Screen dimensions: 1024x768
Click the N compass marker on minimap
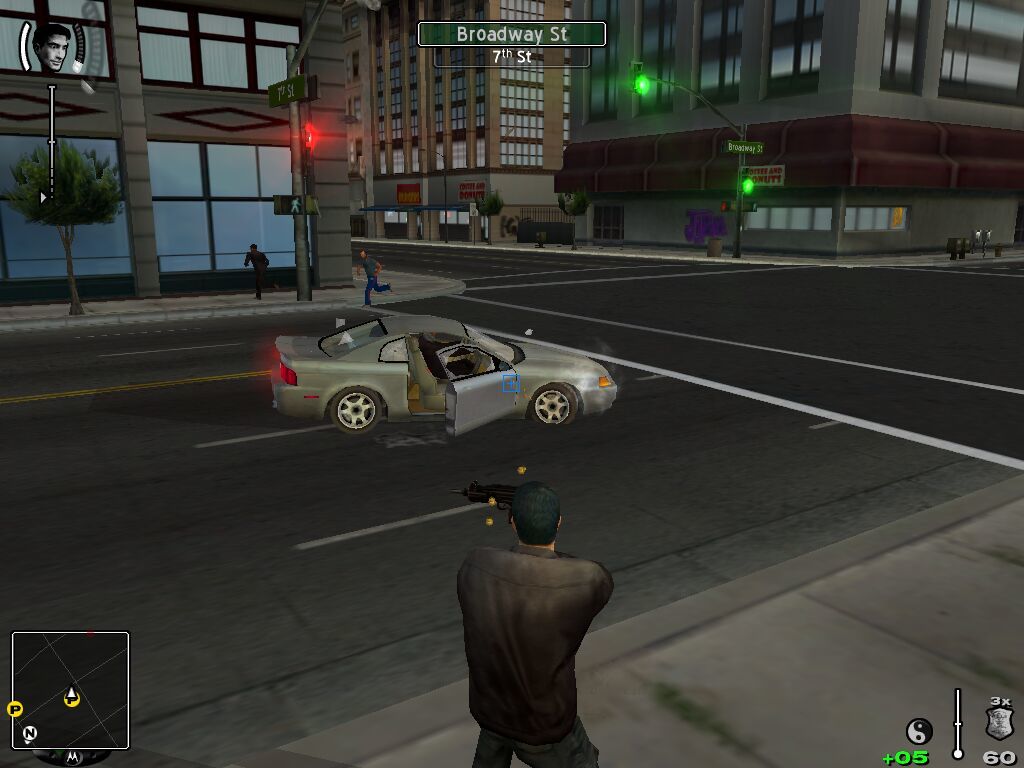tap(30, 734)
